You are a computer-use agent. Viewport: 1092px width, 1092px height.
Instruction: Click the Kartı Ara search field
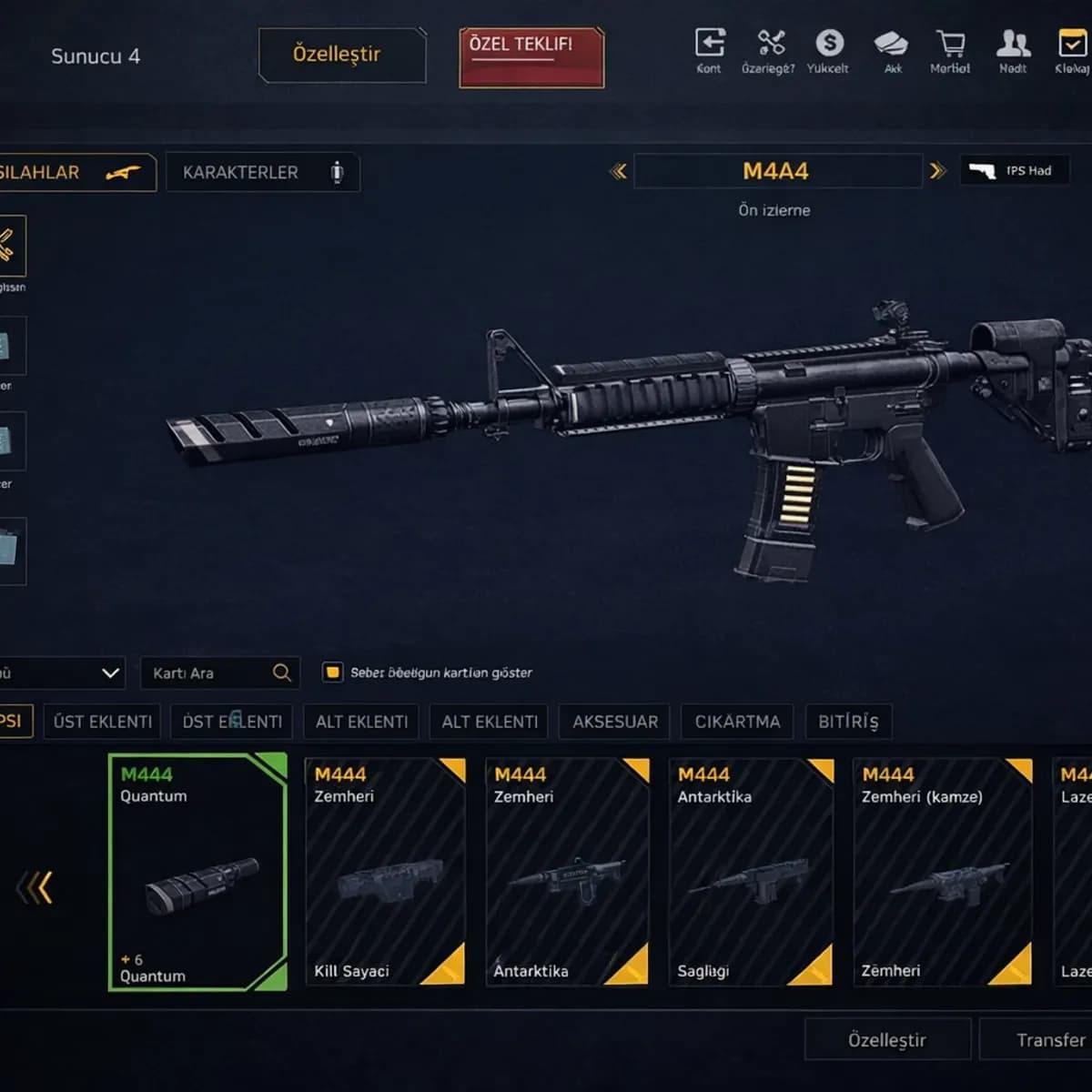click(209, 673)
